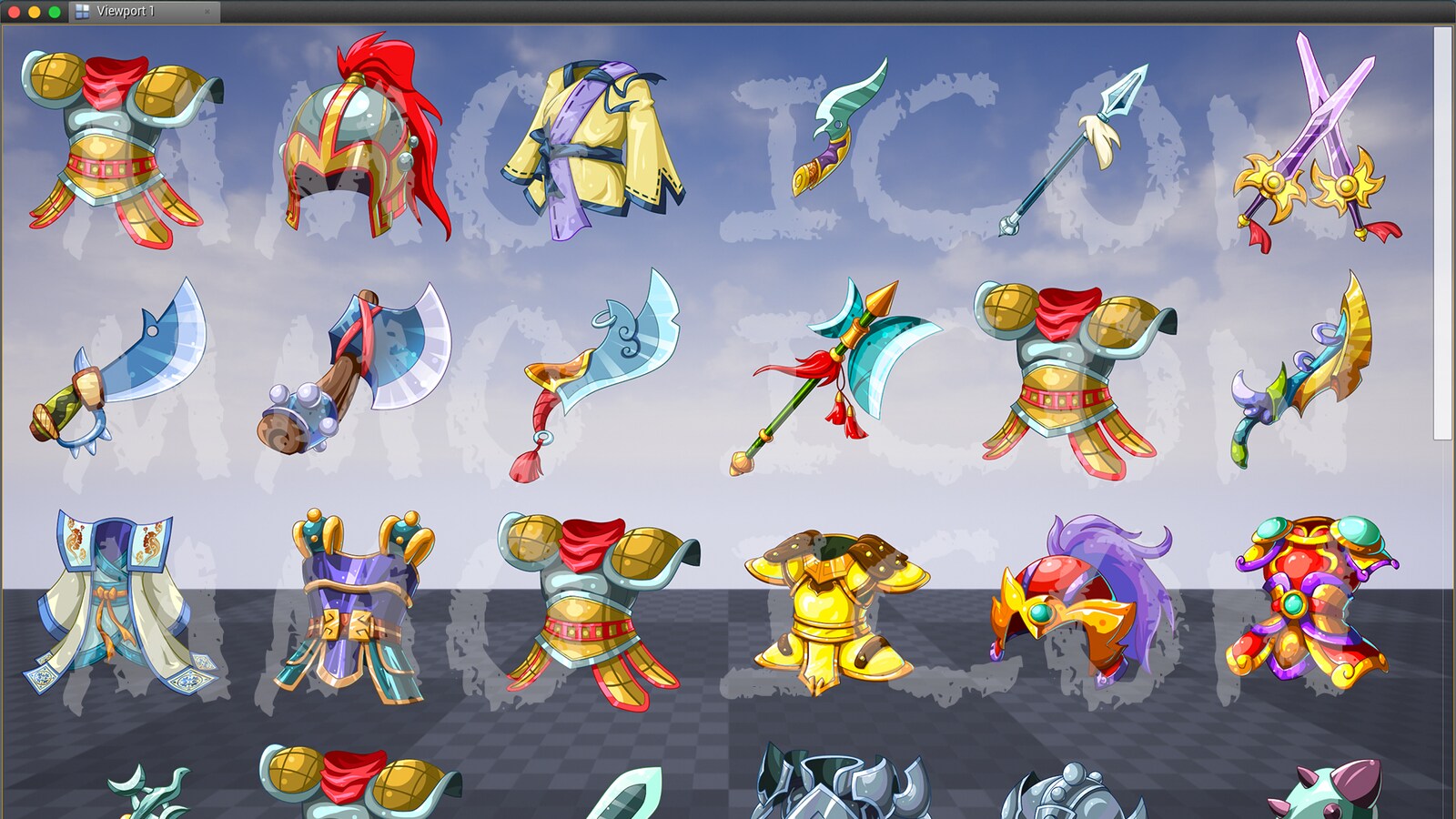1456x819 pixels.
Task: Click the white and blue kimono robe
Action: (x=118, y=601)
